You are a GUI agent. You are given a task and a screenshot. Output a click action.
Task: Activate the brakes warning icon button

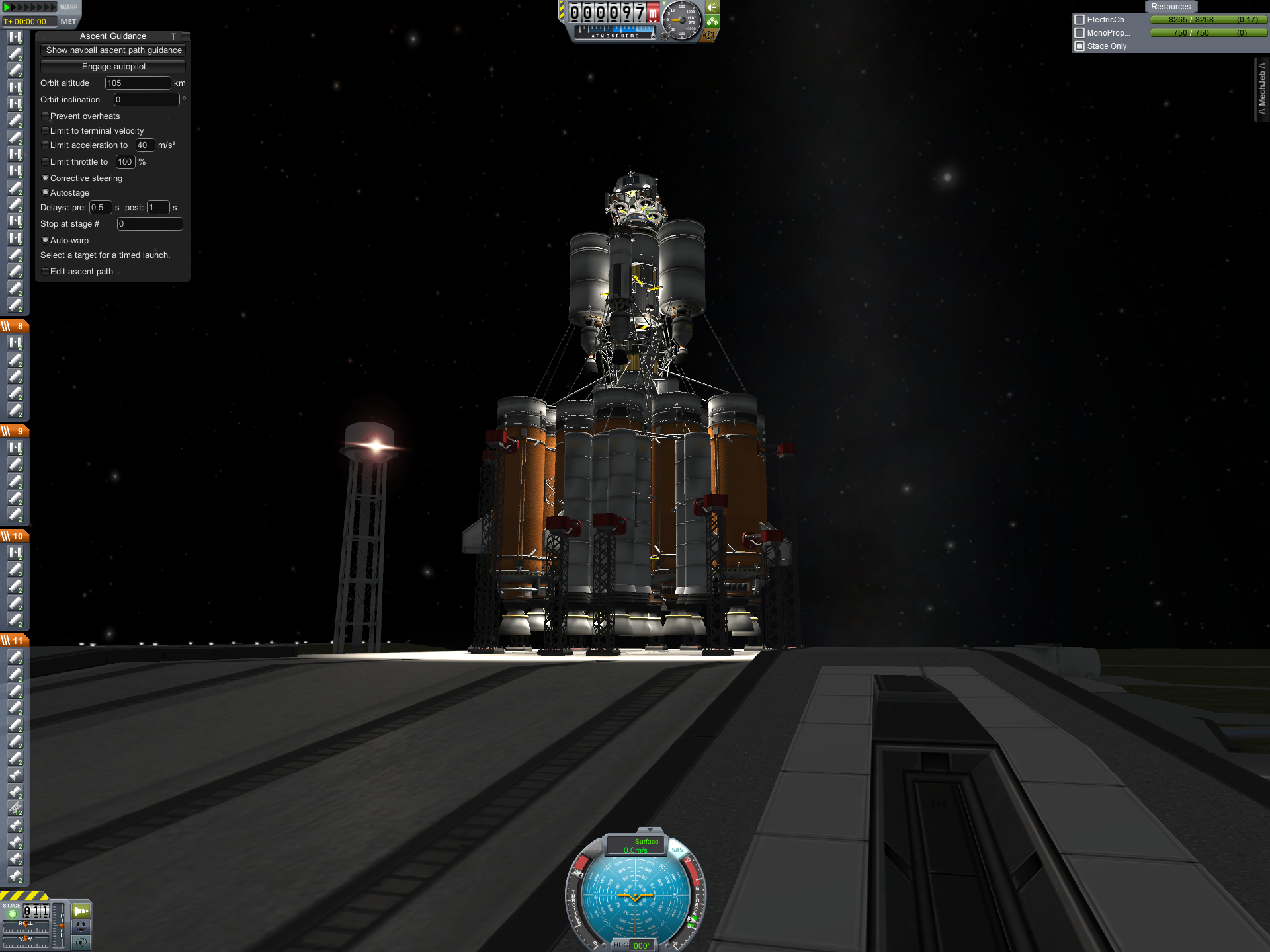[x=709, y=35]
